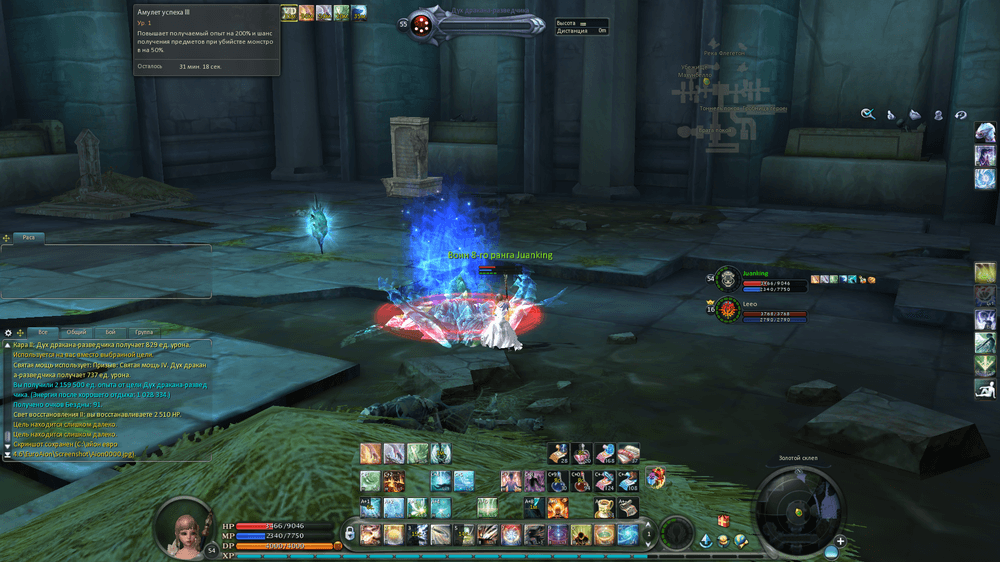
Task: Click the circular refresh arrow icon
Action: click(961, 115)
